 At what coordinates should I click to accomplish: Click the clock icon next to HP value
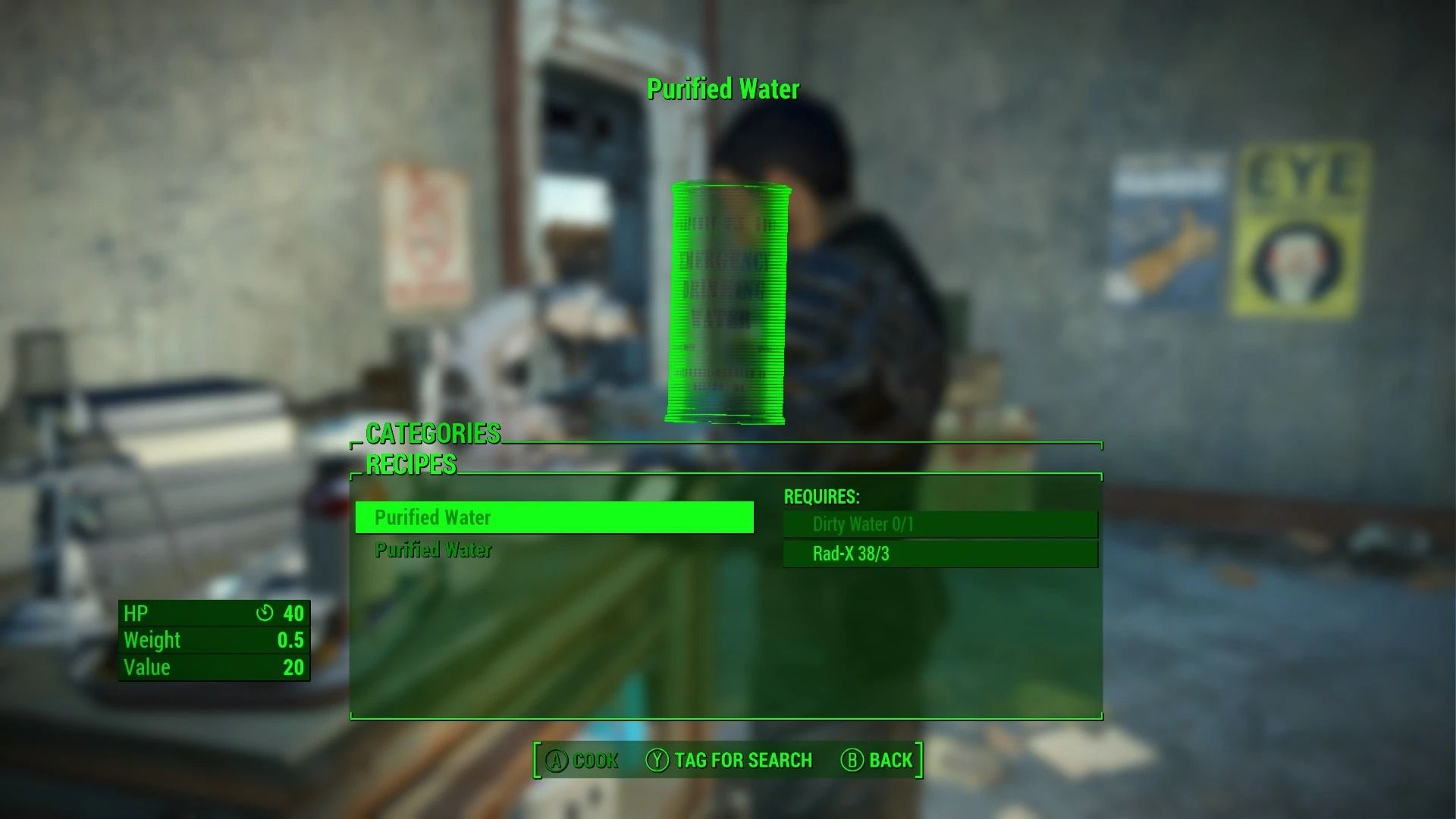coord(265,614)
